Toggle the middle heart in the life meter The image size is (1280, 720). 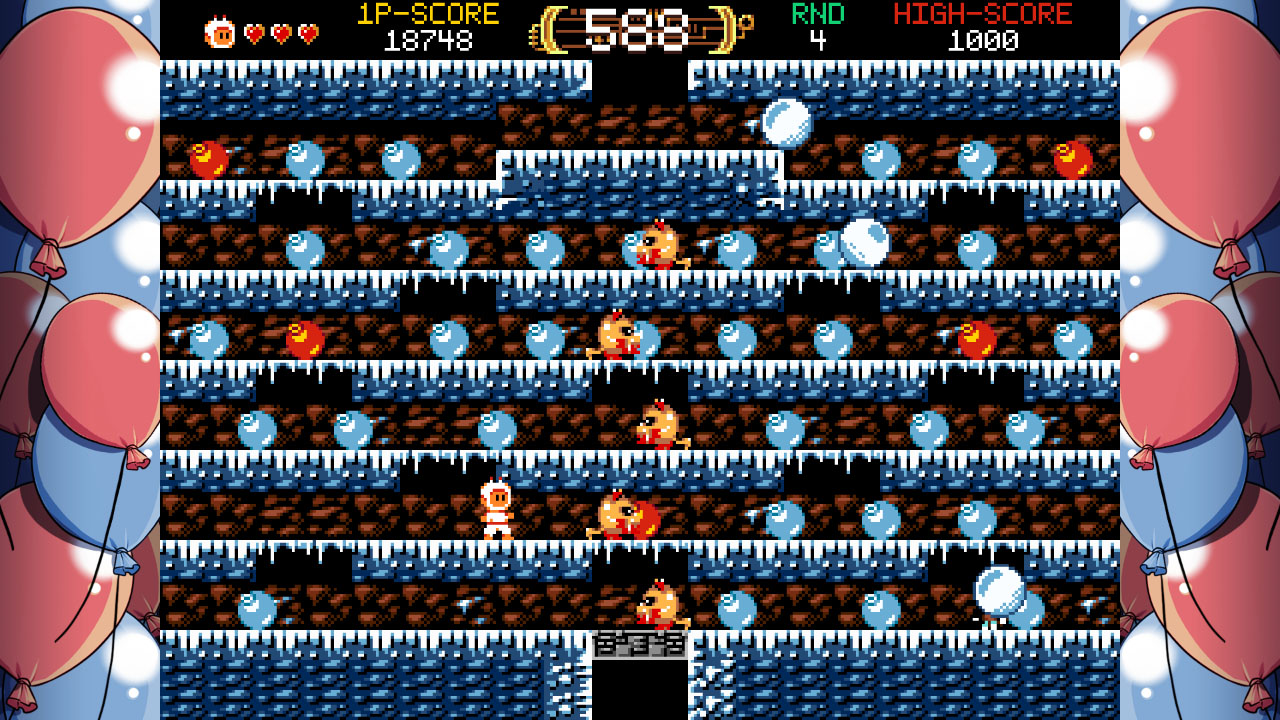282,30
